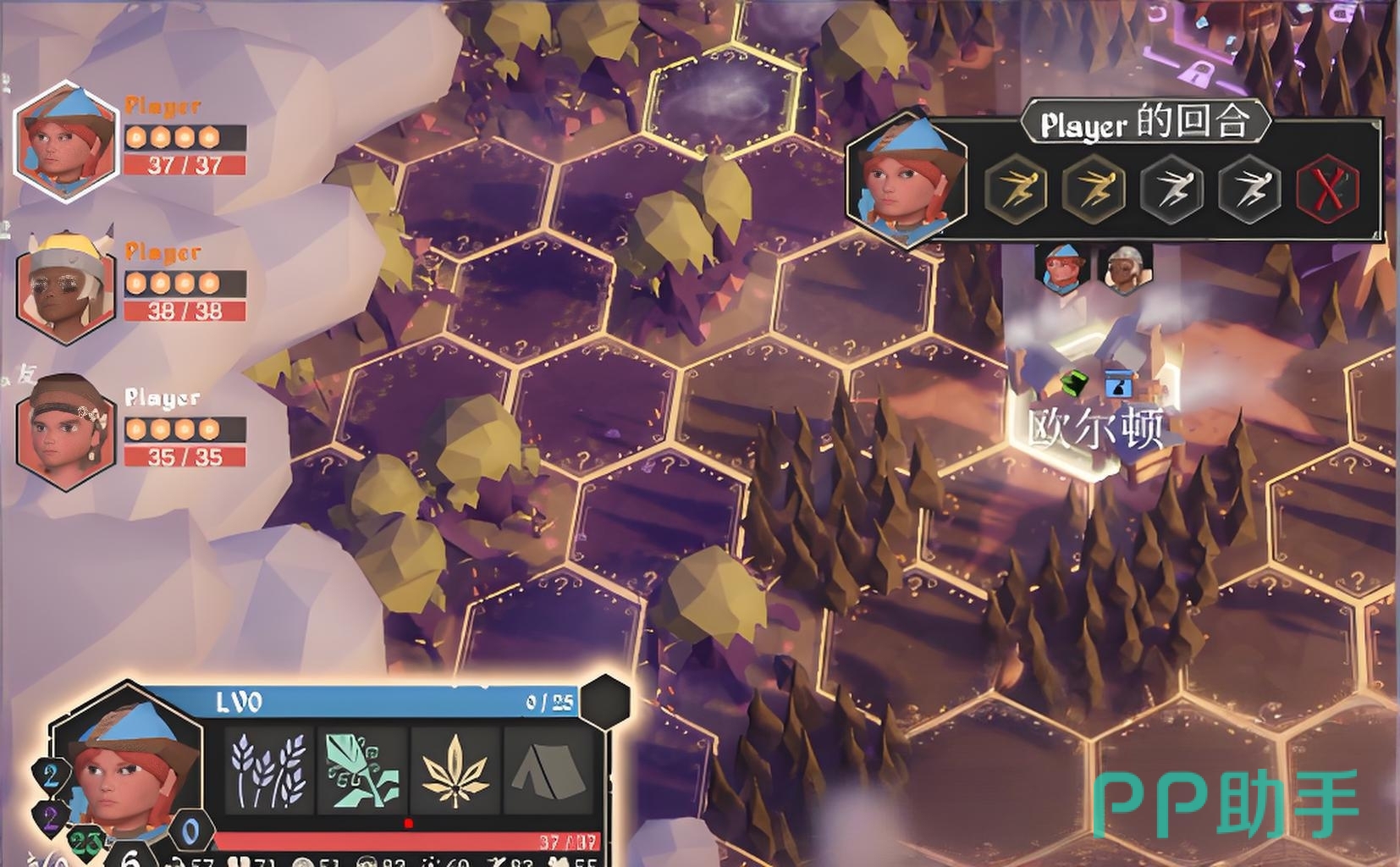Click the 欧尔顿 town label

(x=1095, y=428)
